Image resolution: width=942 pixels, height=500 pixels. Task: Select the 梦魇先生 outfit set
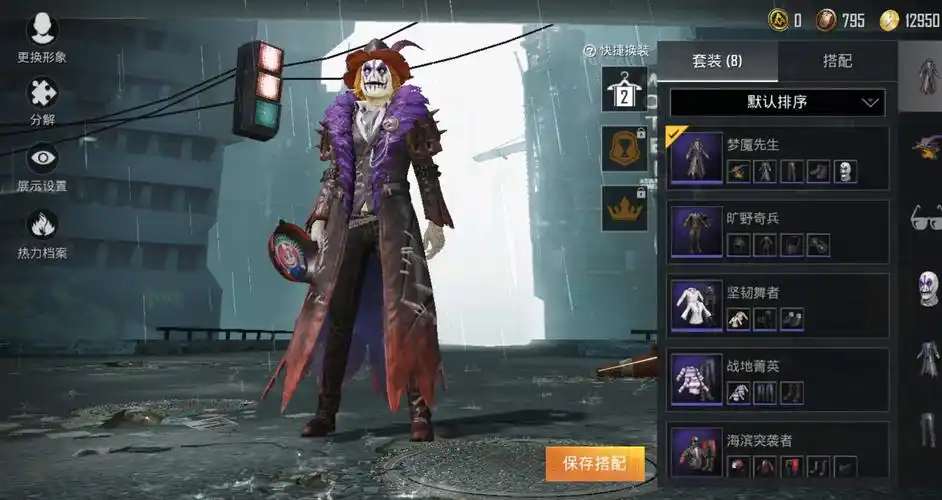click(777, 157)
